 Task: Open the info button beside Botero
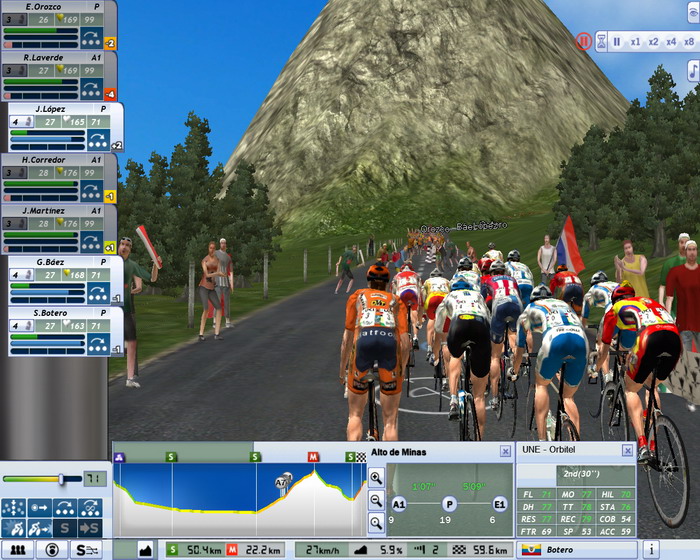pos(650,550)
